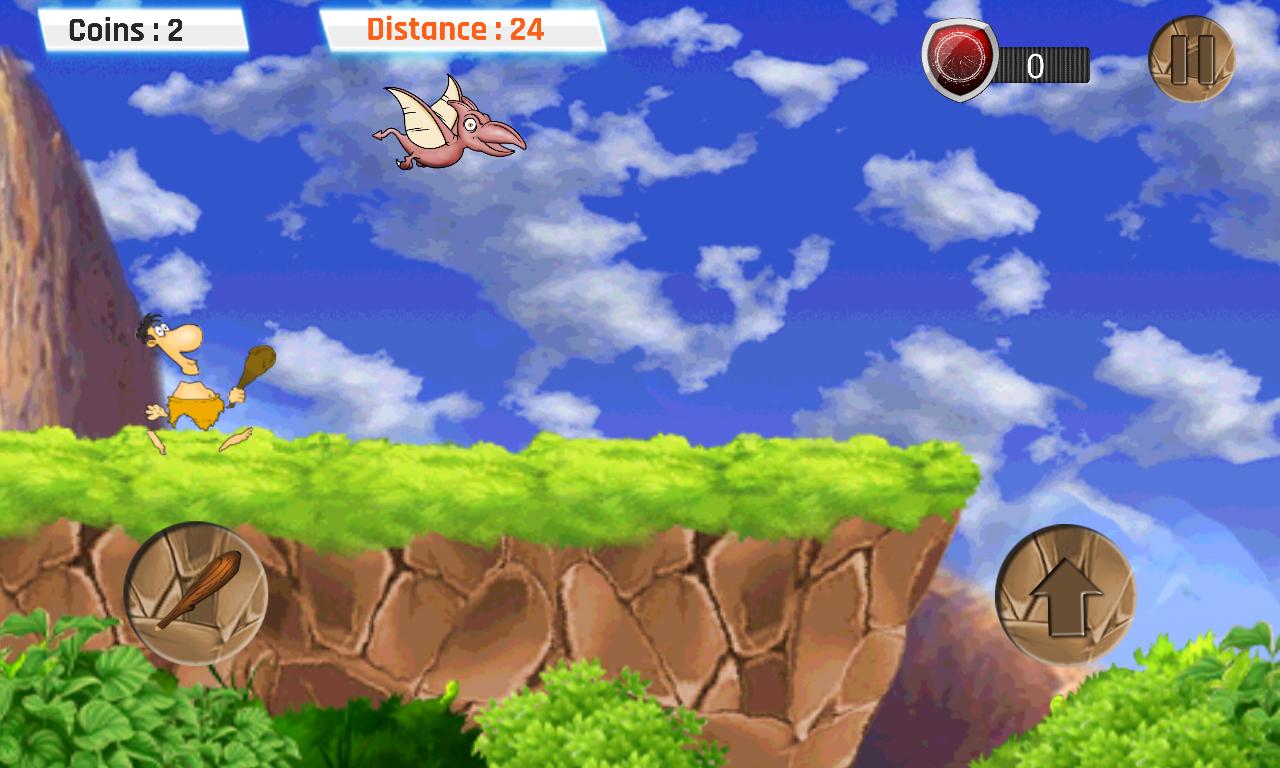Click the bushes below the cliff
Image resolution: width=1280 pixels, height=768 pixels.
click(x=100, y=720)
